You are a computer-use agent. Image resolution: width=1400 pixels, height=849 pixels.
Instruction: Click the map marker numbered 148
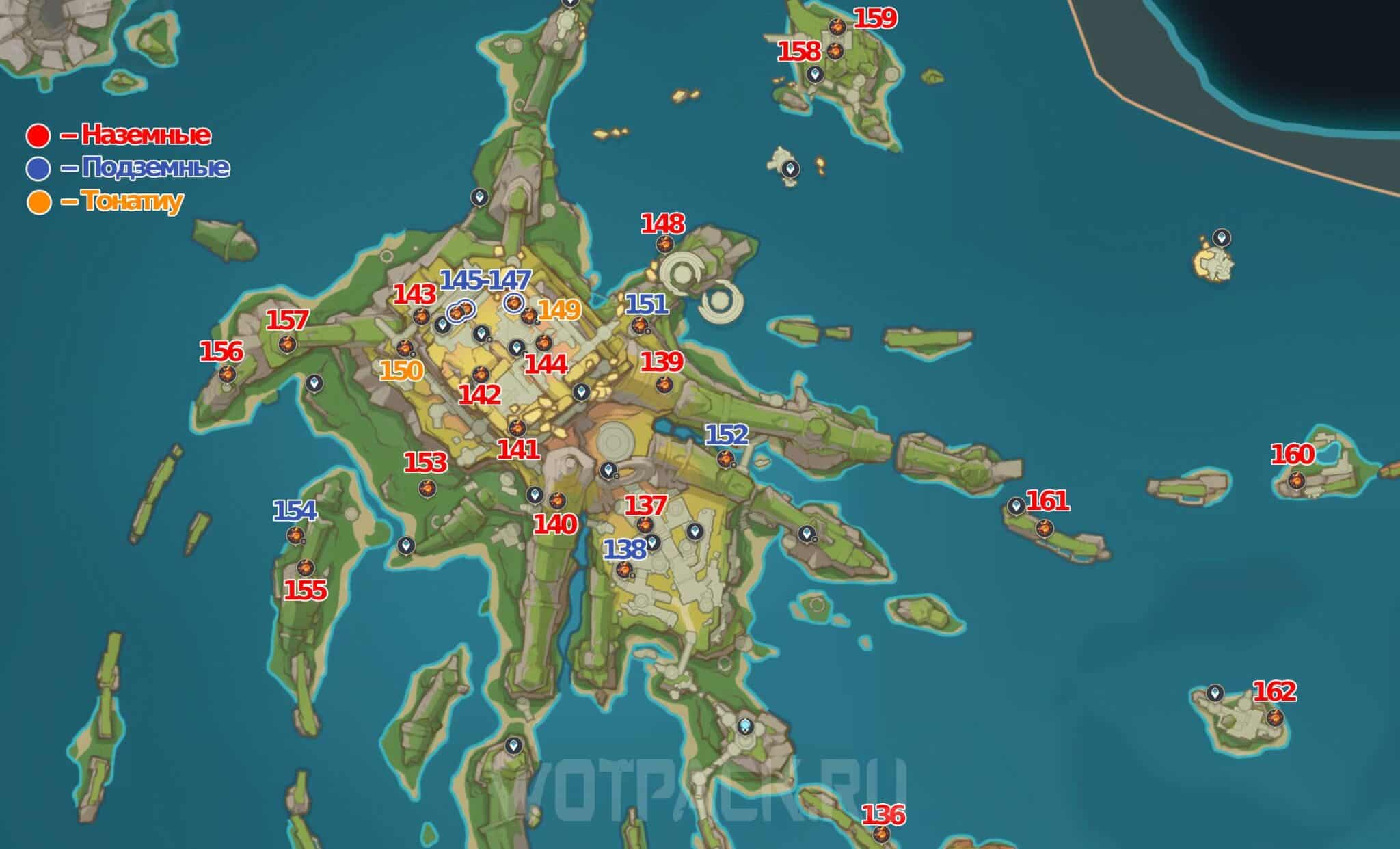pyautogui.click(x=664, y=244)
